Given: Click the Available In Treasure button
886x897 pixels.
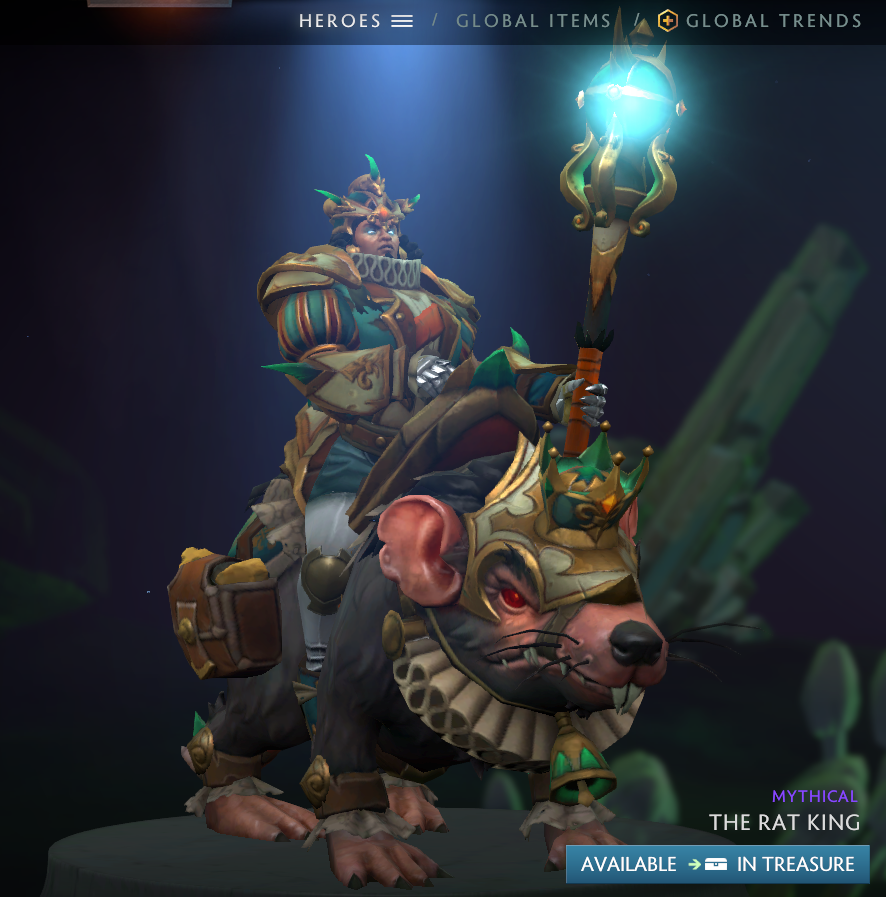Looking at the screenshot, I should (x=717, y=864).
